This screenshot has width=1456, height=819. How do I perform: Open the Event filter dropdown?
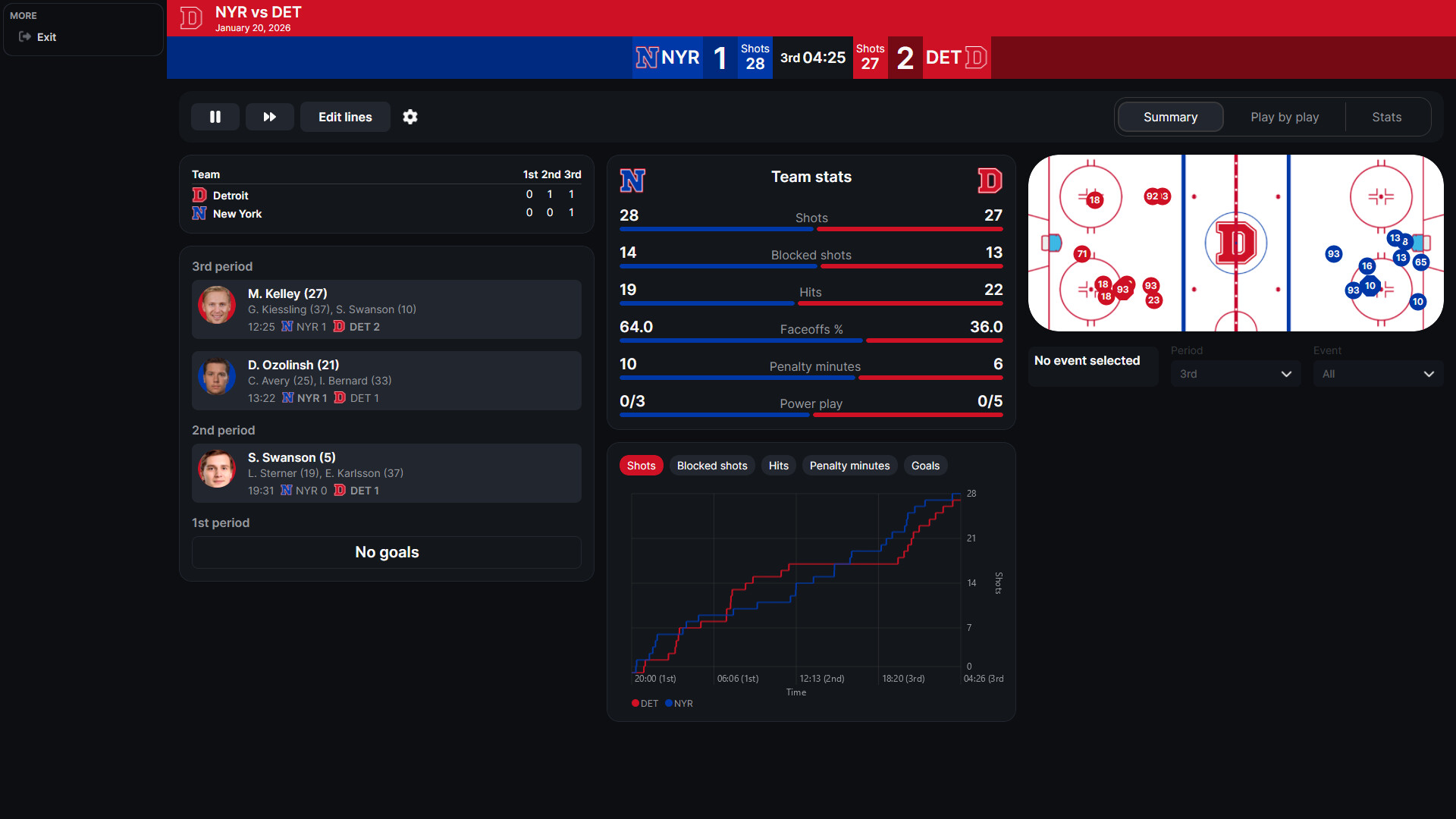pos(1378,373)
